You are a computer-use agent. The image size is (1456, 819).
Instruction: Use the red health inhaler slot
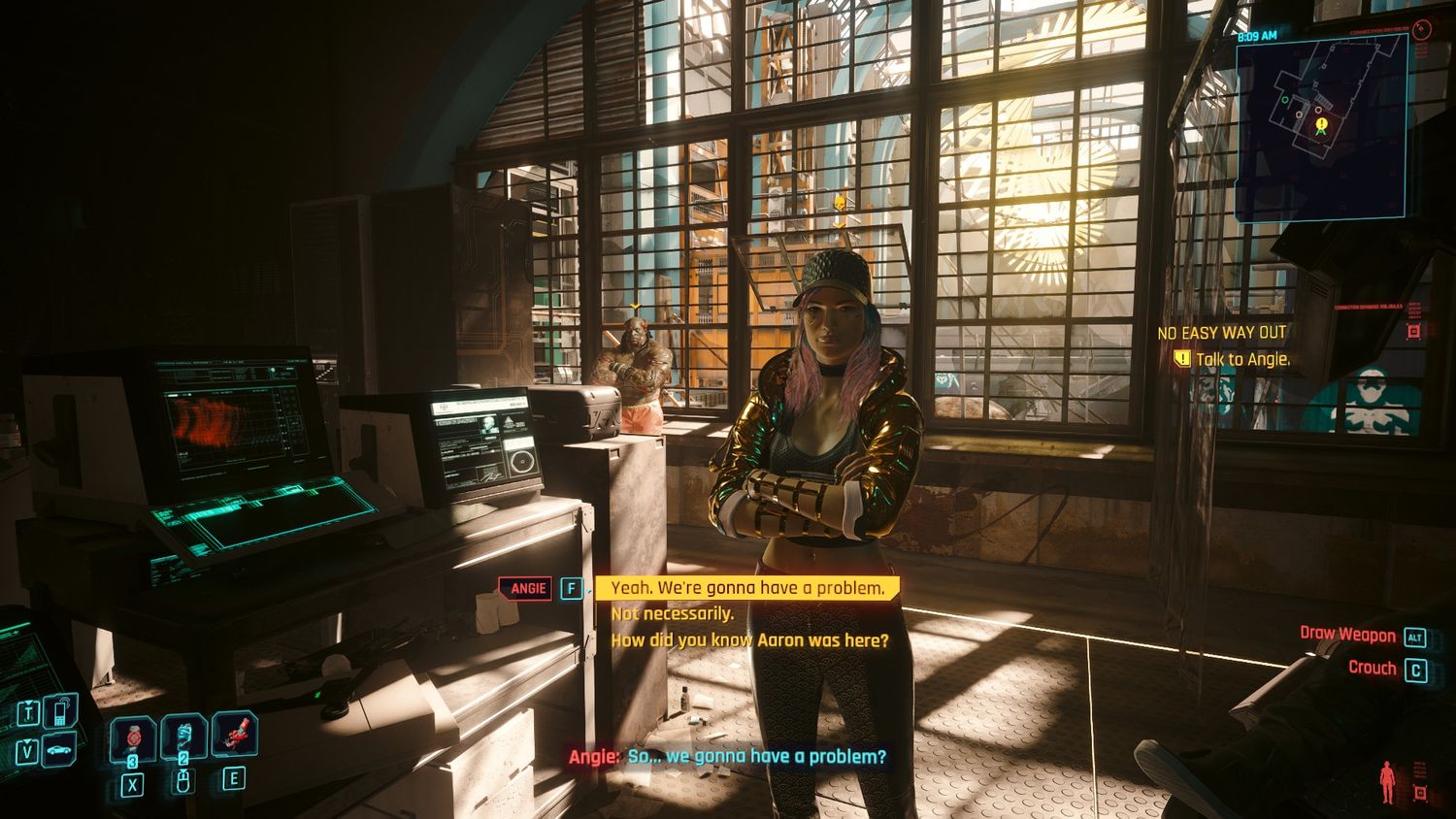coord(133,739)
